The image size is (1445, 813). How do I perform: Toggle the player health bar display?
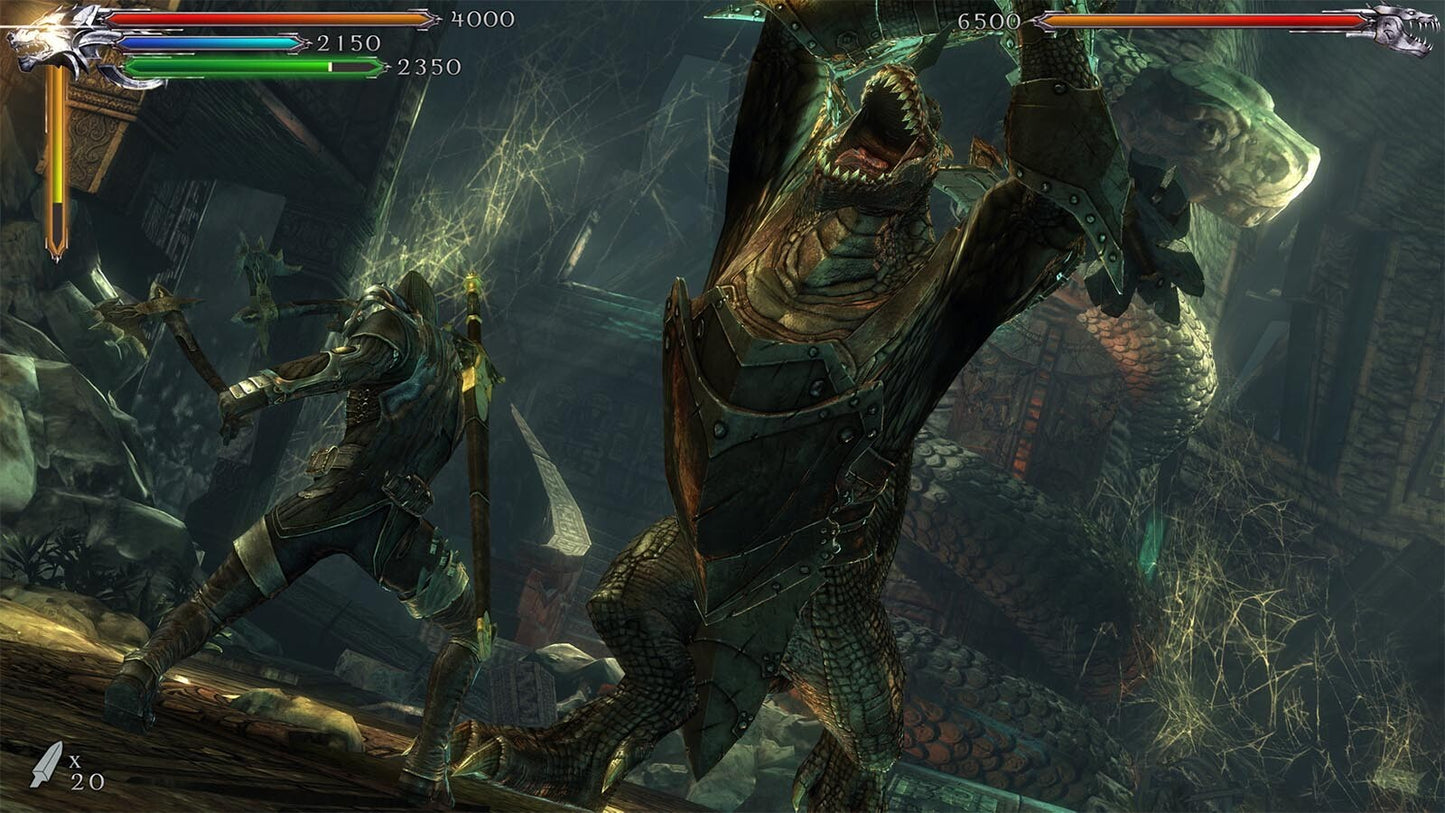click(x=265, y=20)
